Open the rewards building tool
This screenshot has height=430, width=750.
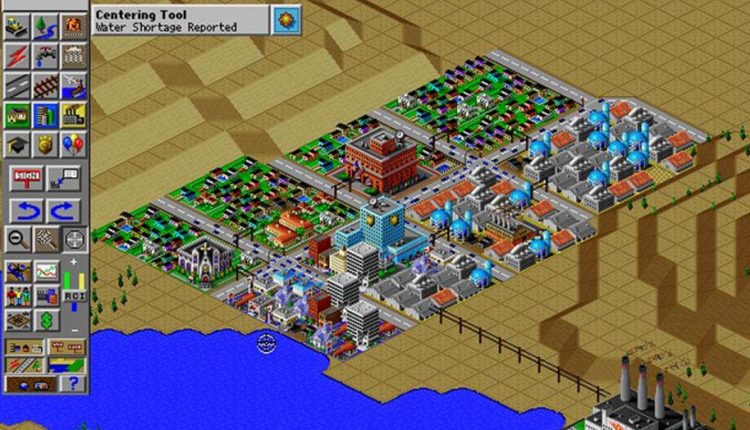[x=74, y=55]
